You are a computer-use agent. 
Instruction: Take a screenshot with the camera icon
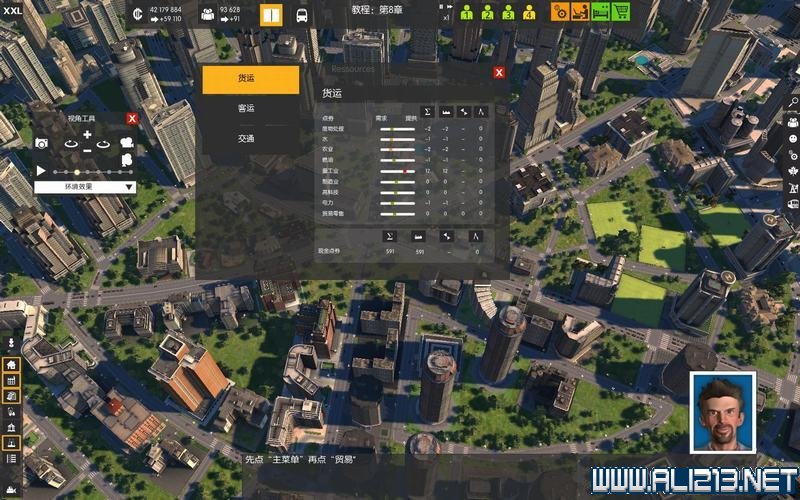(42, 144)
